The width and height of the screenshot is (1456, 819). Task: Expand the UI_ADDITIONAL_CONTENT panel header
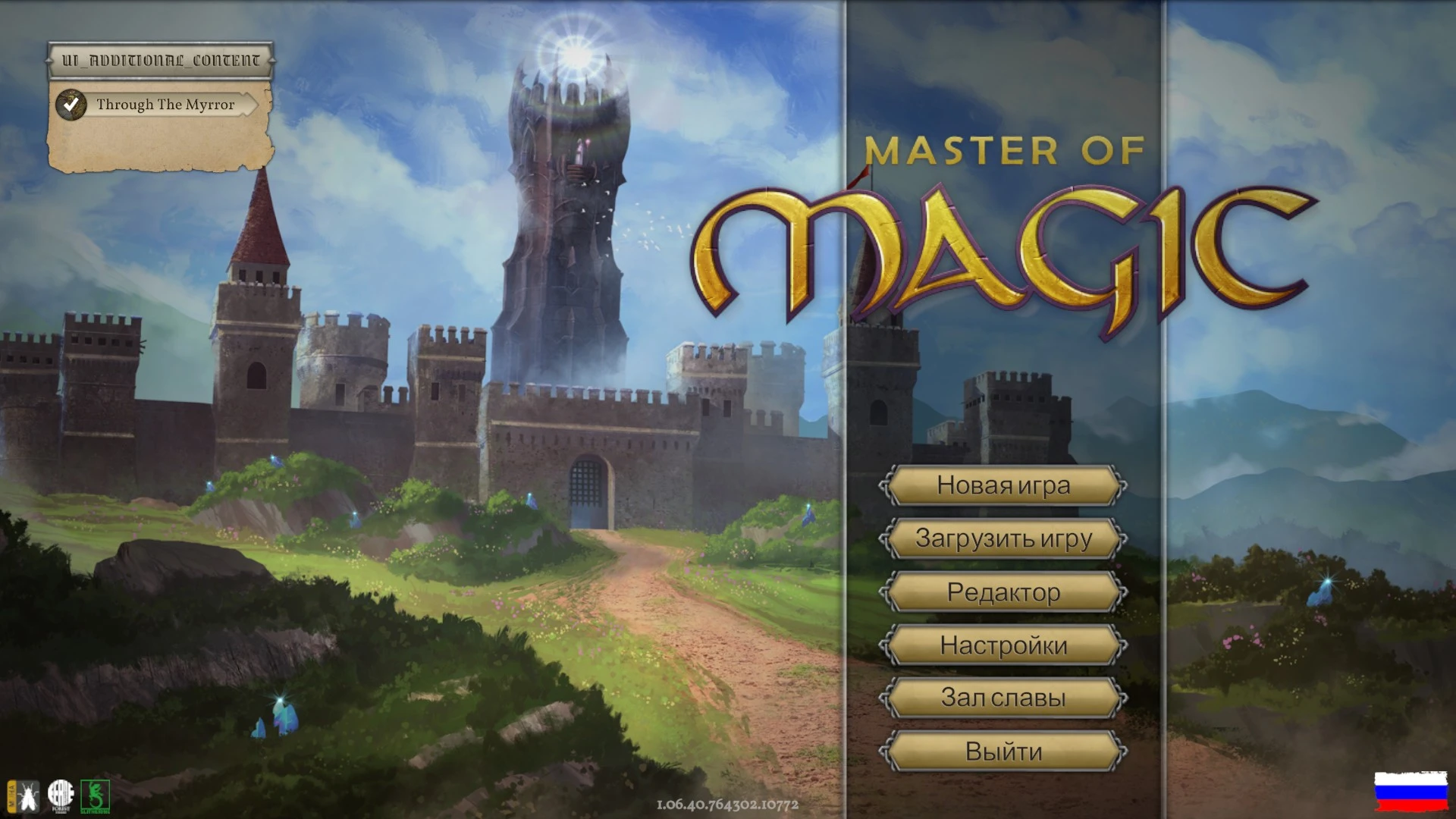click(159, 59)
